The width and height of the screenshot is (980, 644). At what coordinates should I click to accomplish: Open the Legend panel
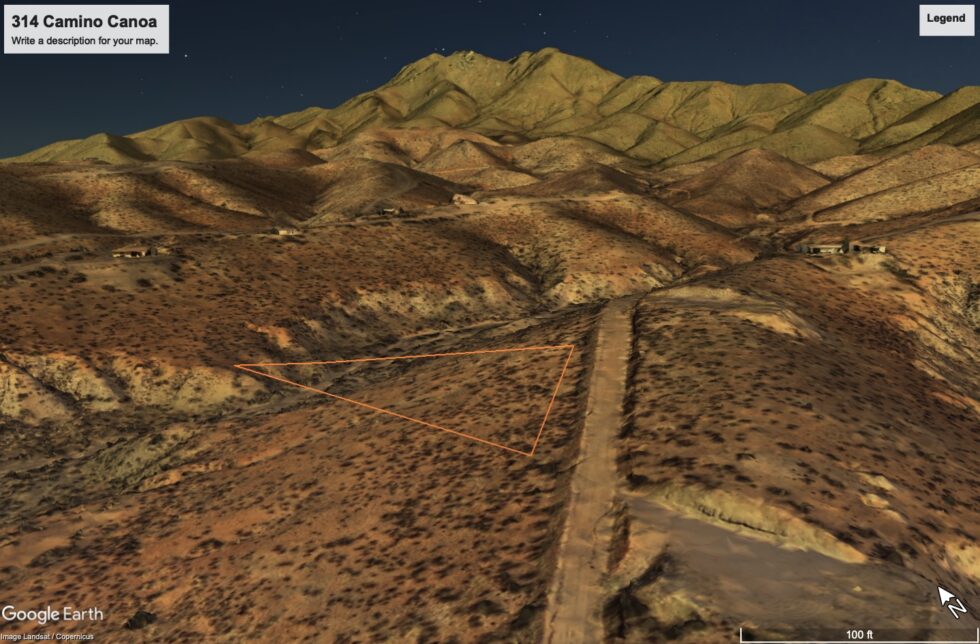[x=945, y=19]
